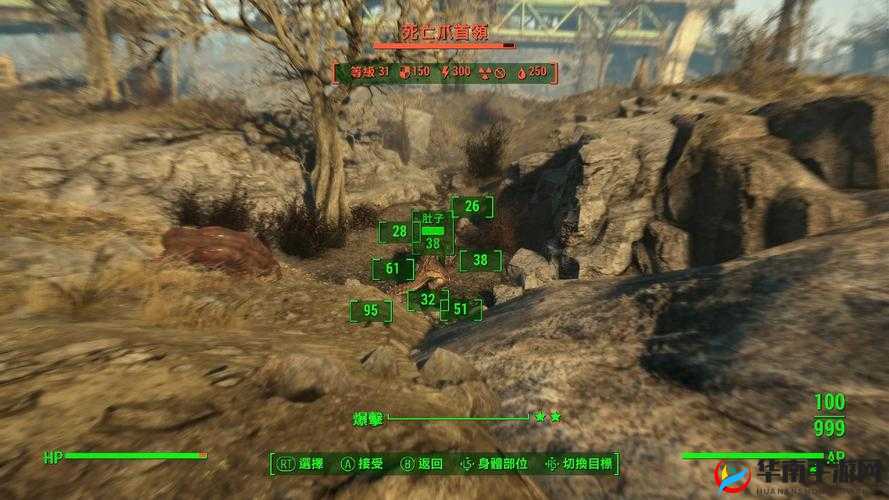The width and height of the screenshot is (889, 500).
Task: Select the 28% hit chance target box
Action: click(399, 232)
